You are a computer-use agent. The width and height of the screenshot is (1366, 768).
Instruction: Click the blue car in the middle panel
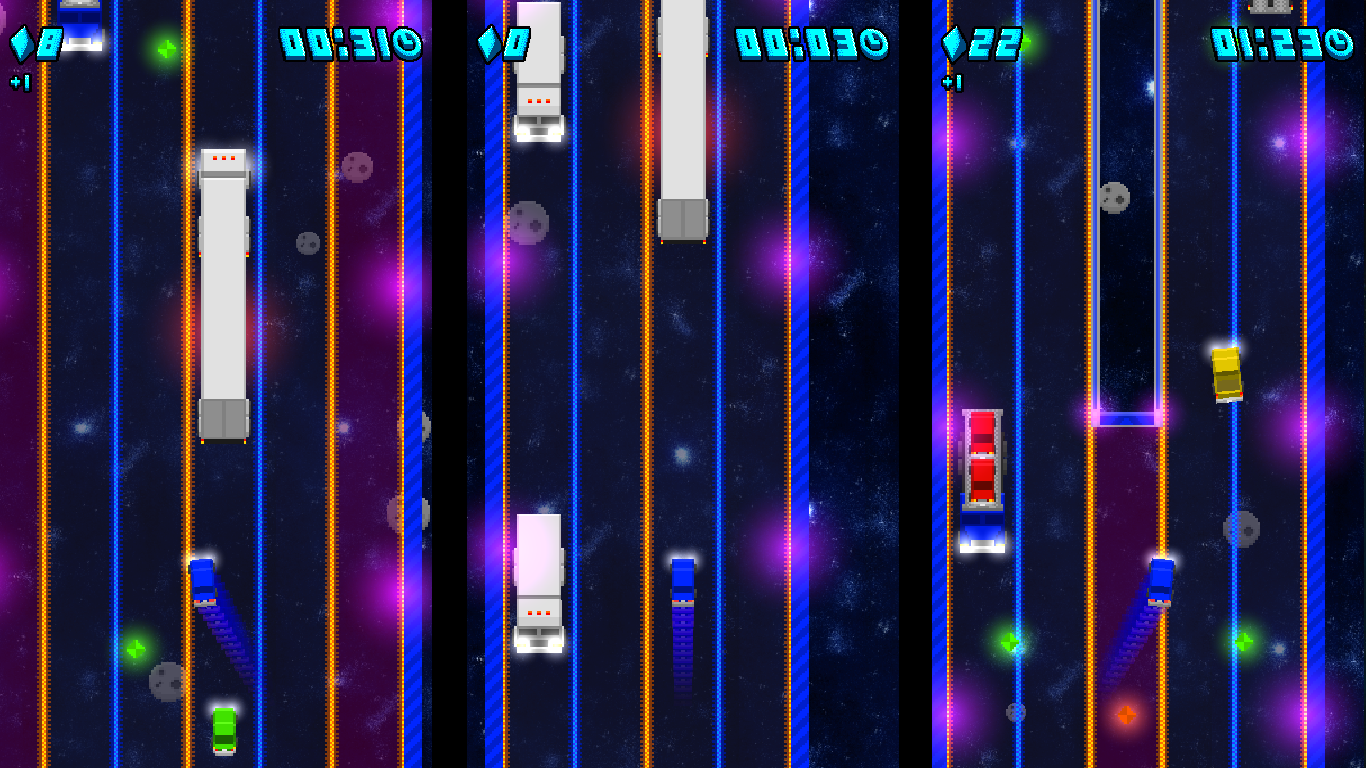[x=683, y=580]
